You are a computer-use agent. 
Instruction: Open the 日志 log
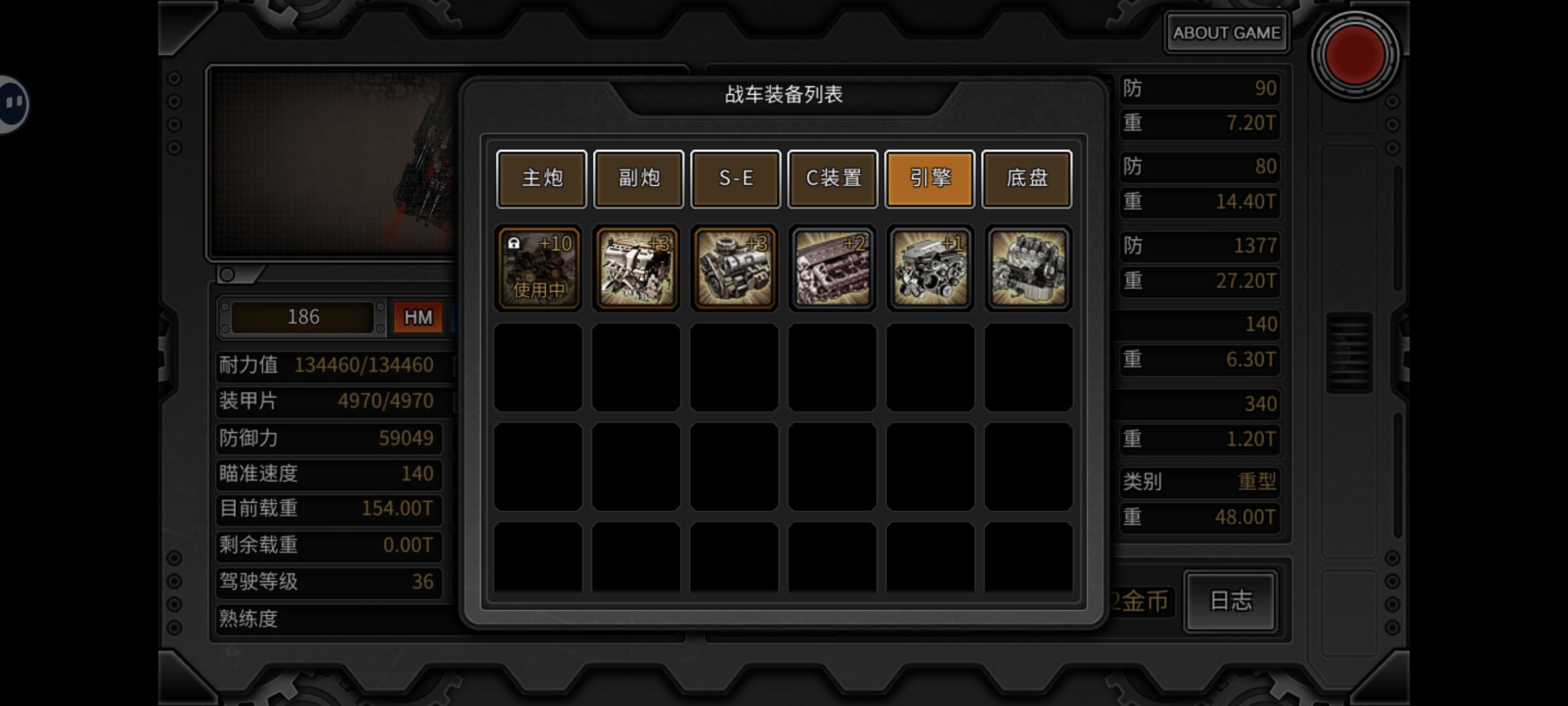[1230, 603]
